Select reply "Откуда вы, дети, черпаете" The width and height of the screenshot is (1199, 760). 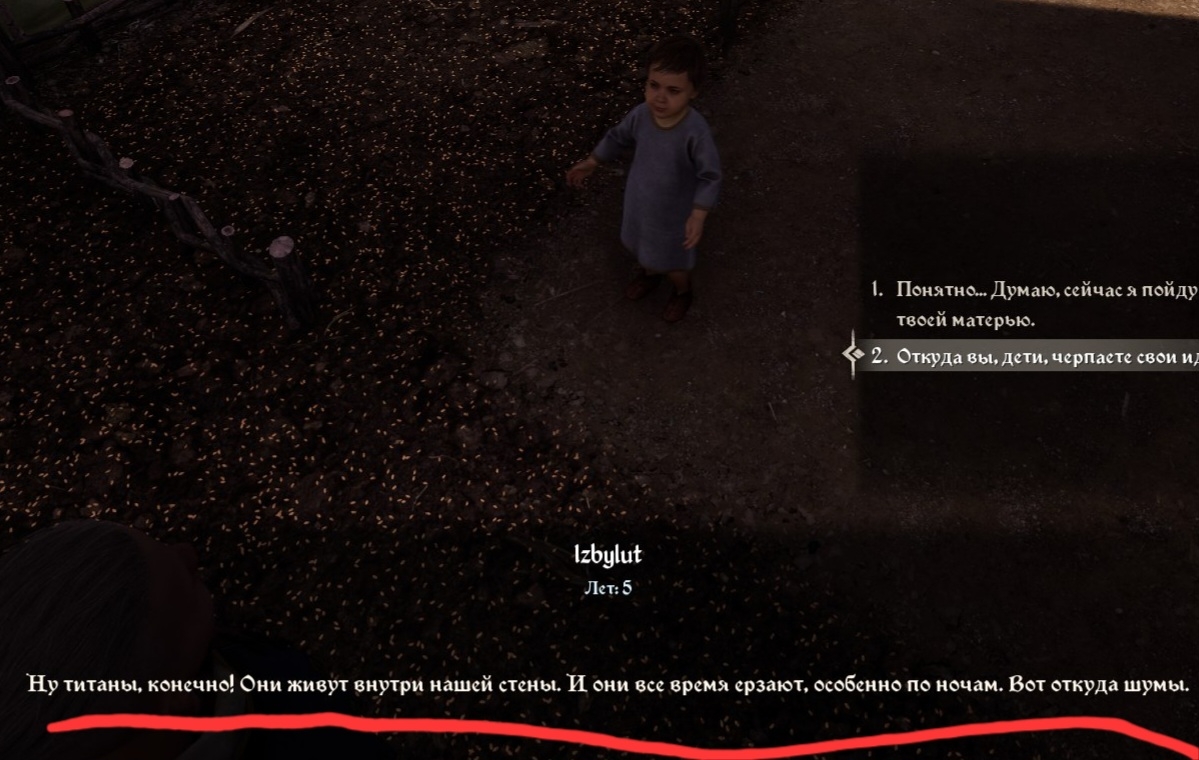pos(1040,356)
